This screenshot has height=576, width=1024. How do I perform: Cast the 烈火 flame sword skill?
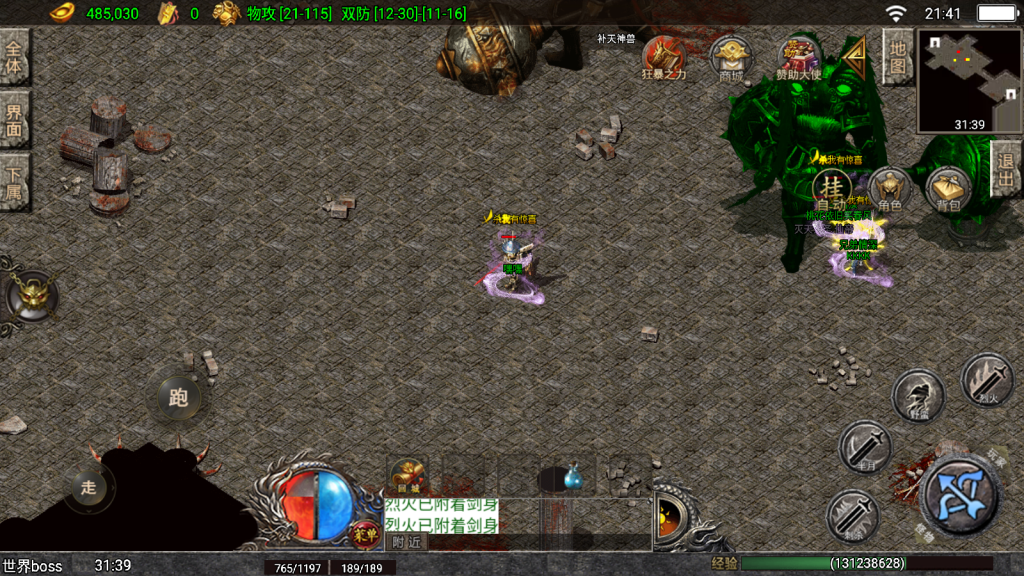986,380
